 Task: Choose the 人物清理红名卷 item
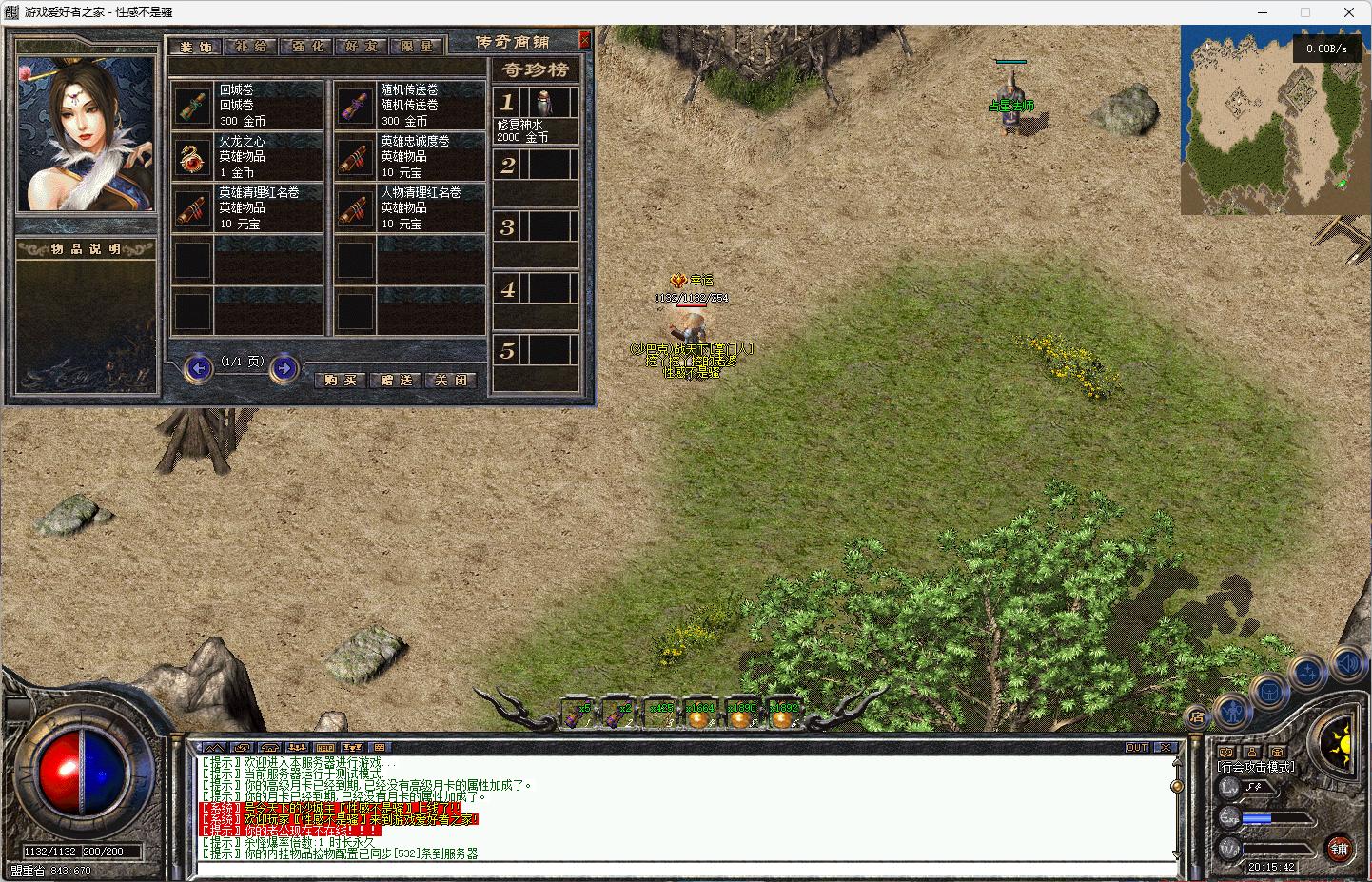pos(409,207)
